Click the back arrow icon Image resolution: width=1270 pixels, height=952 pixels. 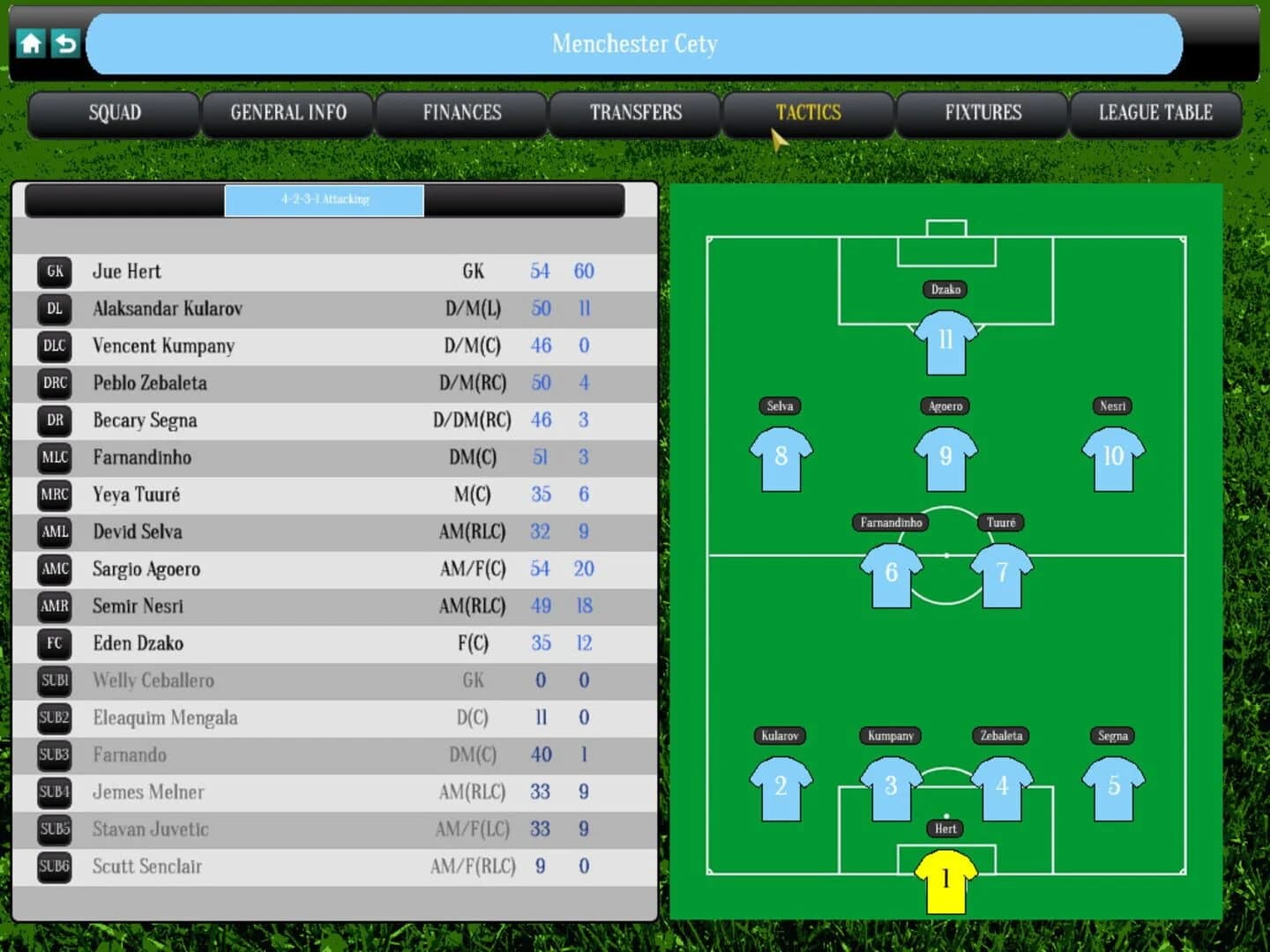[63, 43]
